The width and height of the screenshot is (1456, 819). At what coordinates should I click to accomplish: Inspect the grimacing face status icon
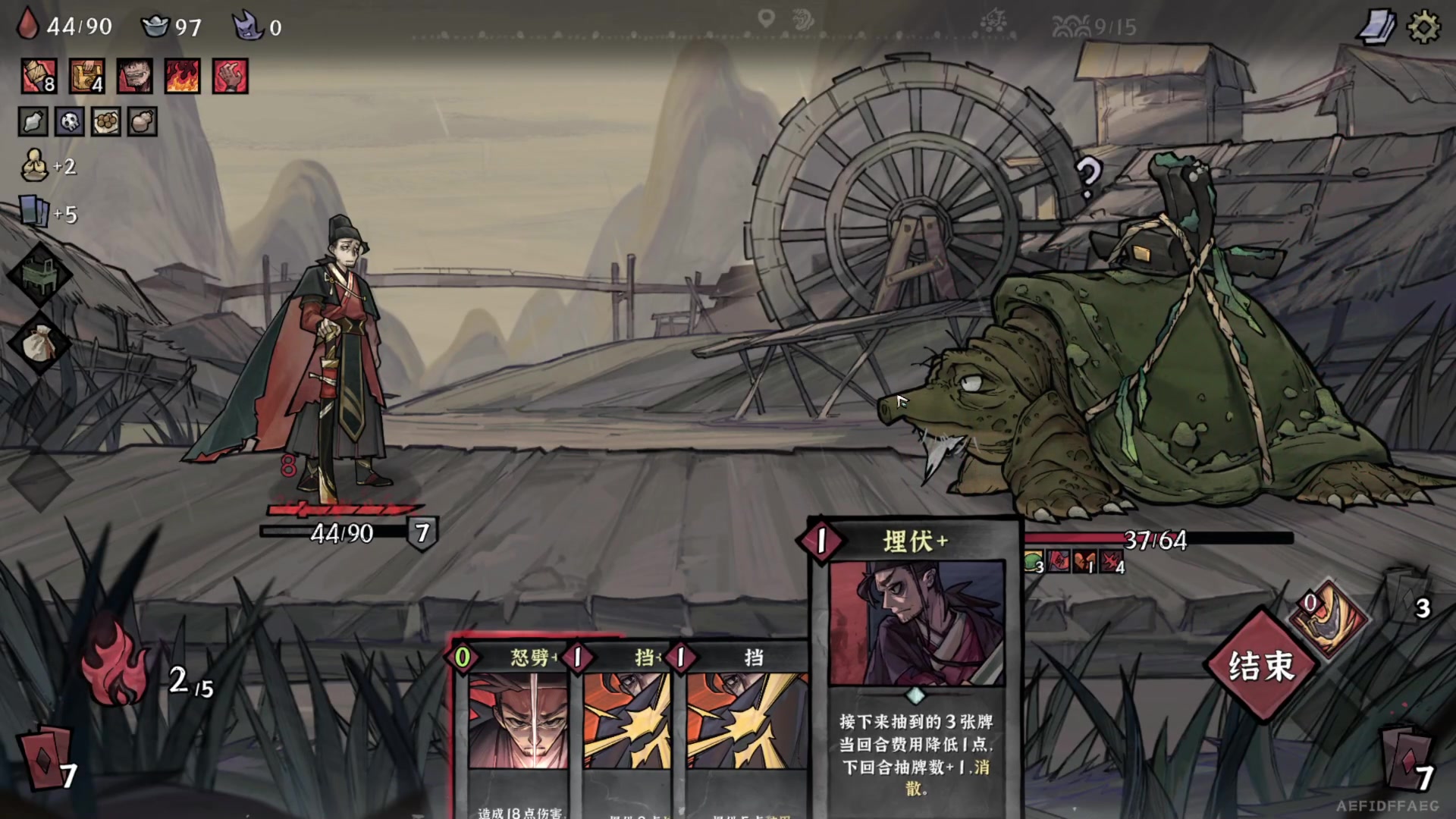pos(134,77)
